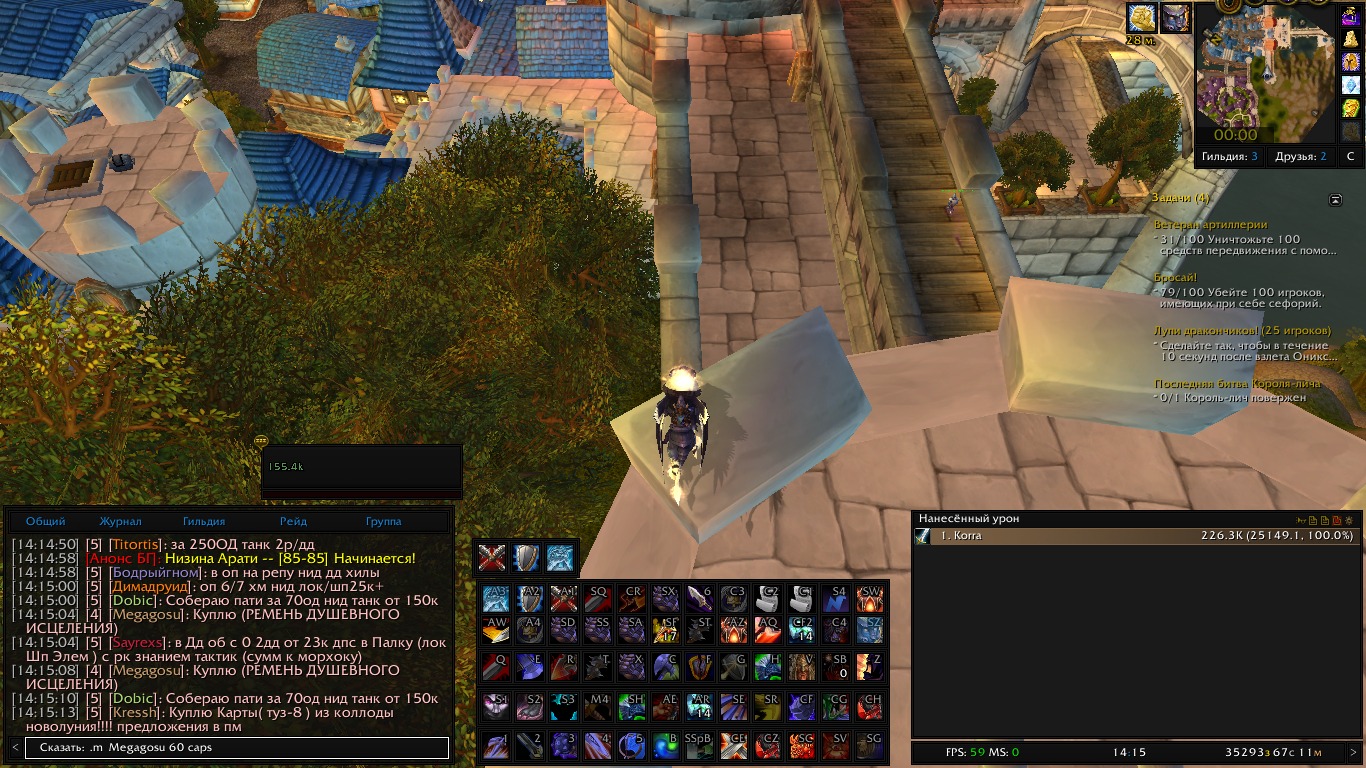The image size is (1366, 768).
Task: Click the chat input box
Action: point(236,748)
